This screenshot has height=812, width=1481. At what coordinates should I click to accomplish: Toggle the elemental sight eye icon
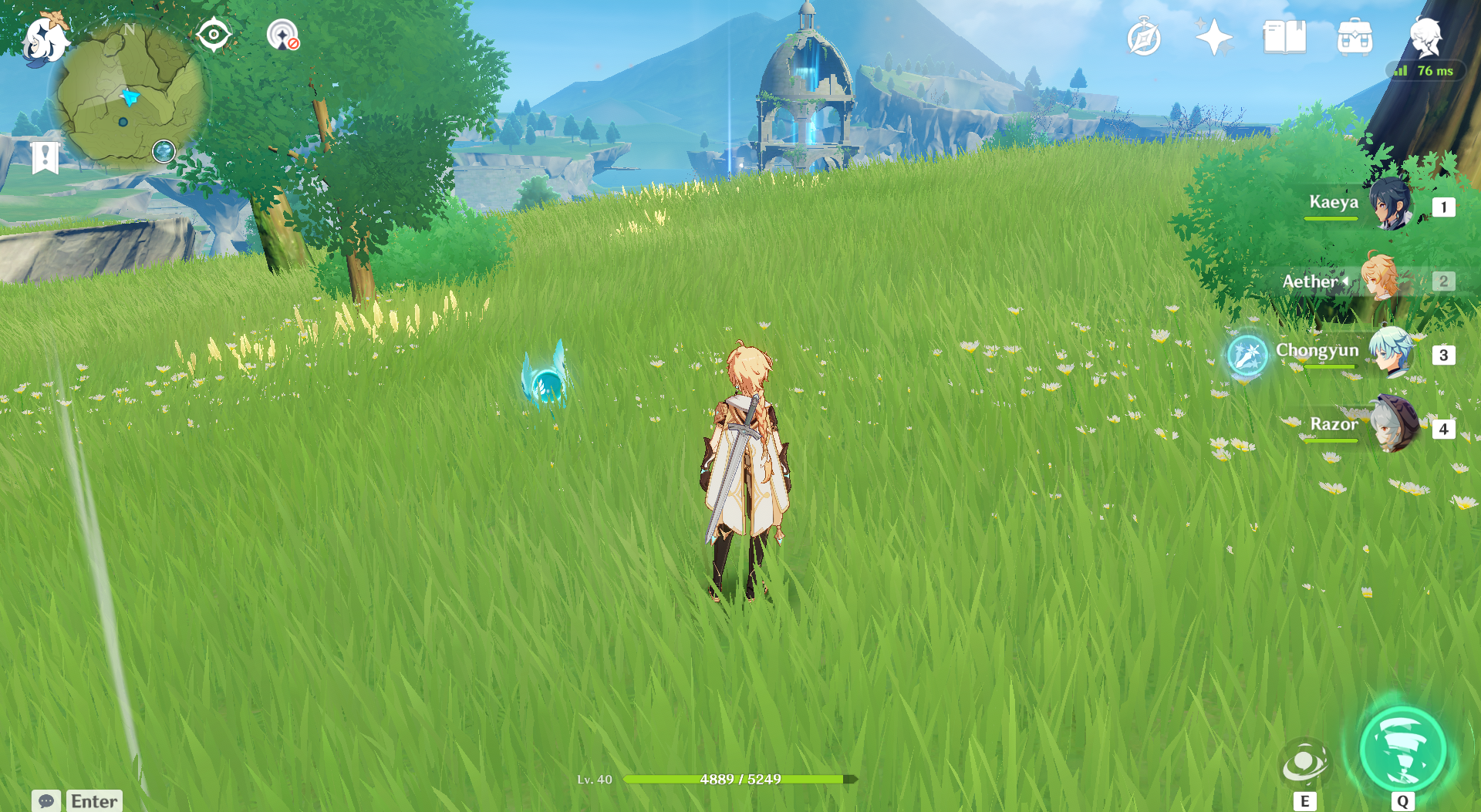click(214, 35)
